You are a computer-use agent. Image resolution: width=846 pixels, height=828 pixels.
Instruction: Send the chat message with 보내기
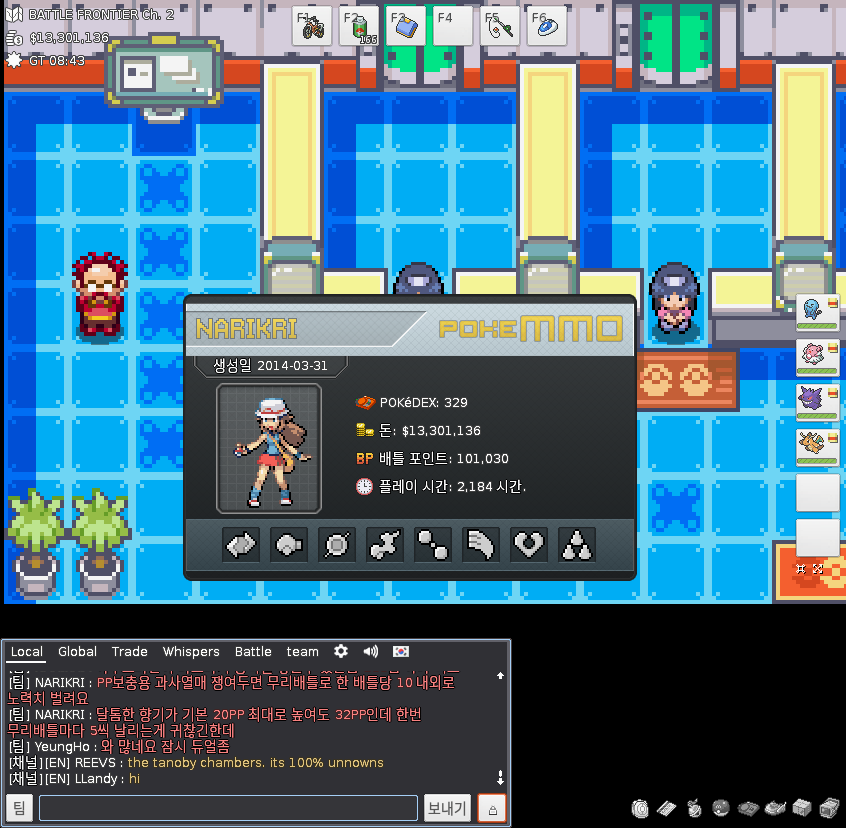[x=447, y=808]
